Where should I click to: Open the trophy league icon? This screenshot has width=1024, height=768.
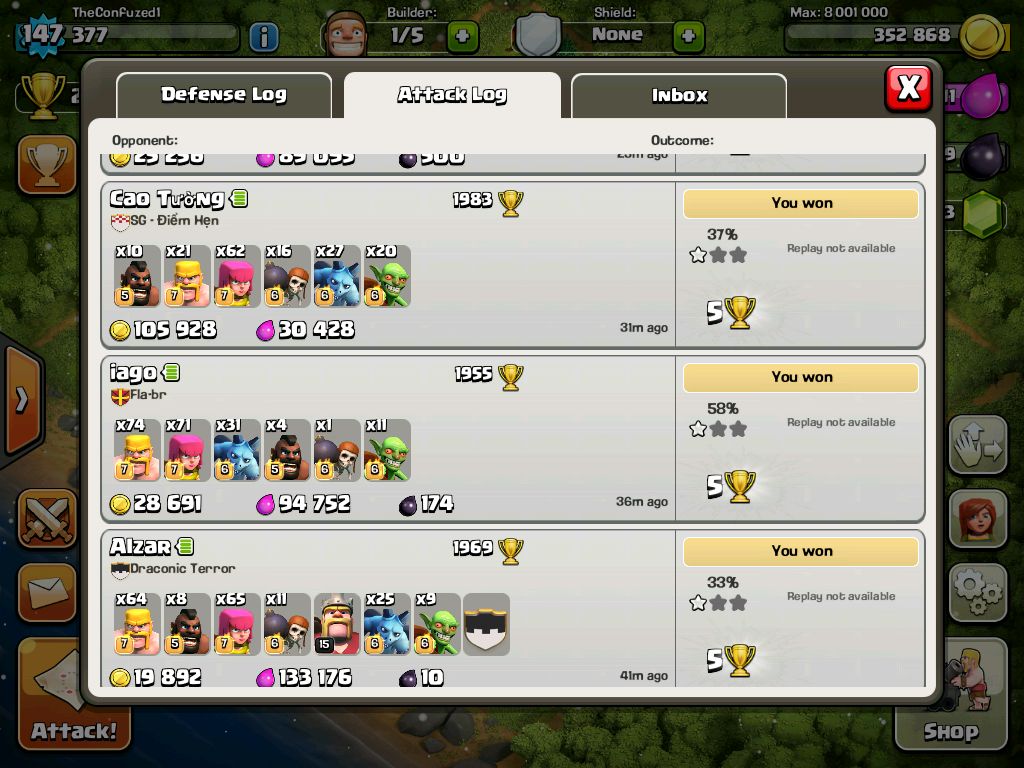[x=47, y=165]
